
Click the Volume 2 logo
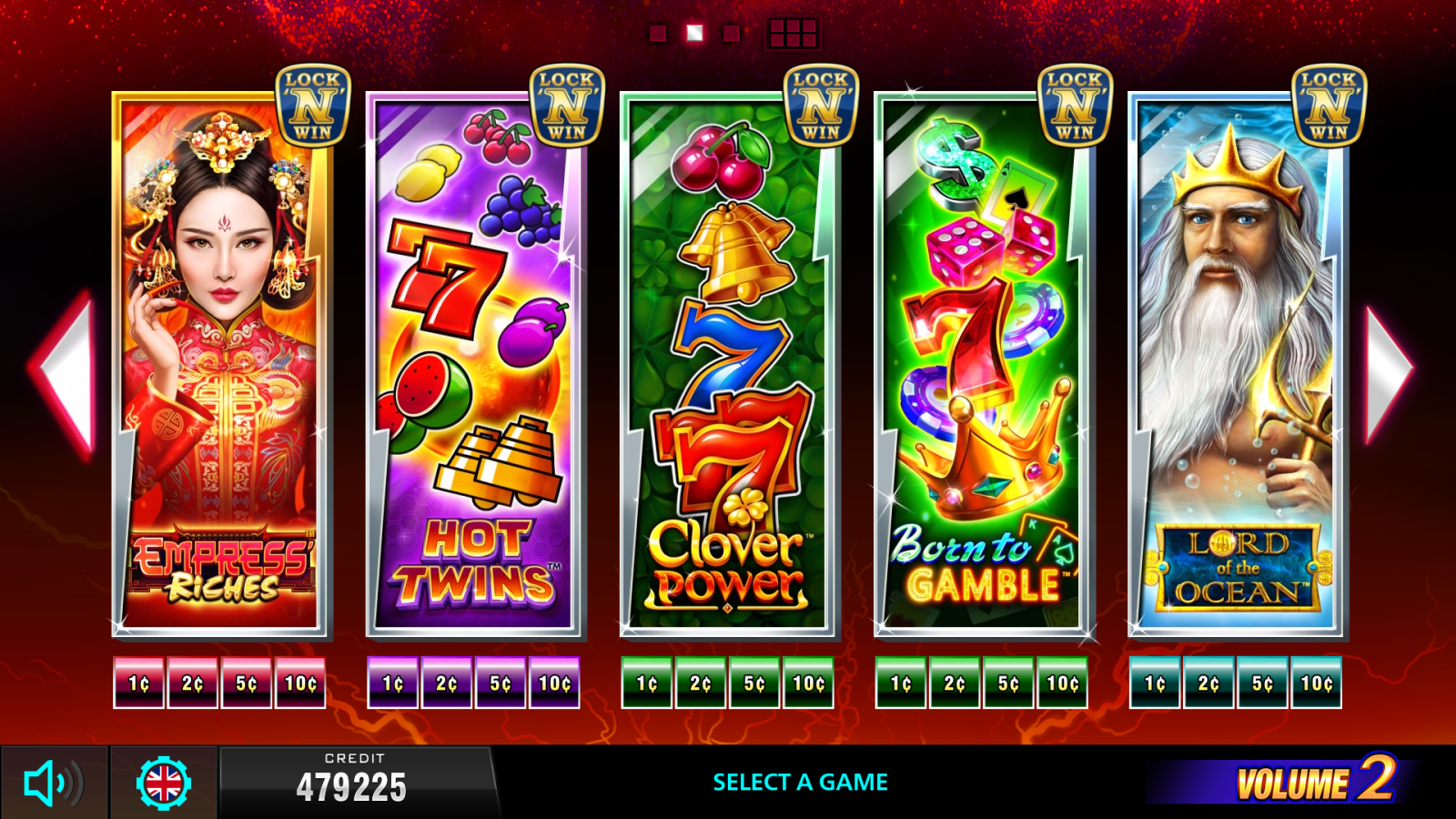(x=1318, y=781)
